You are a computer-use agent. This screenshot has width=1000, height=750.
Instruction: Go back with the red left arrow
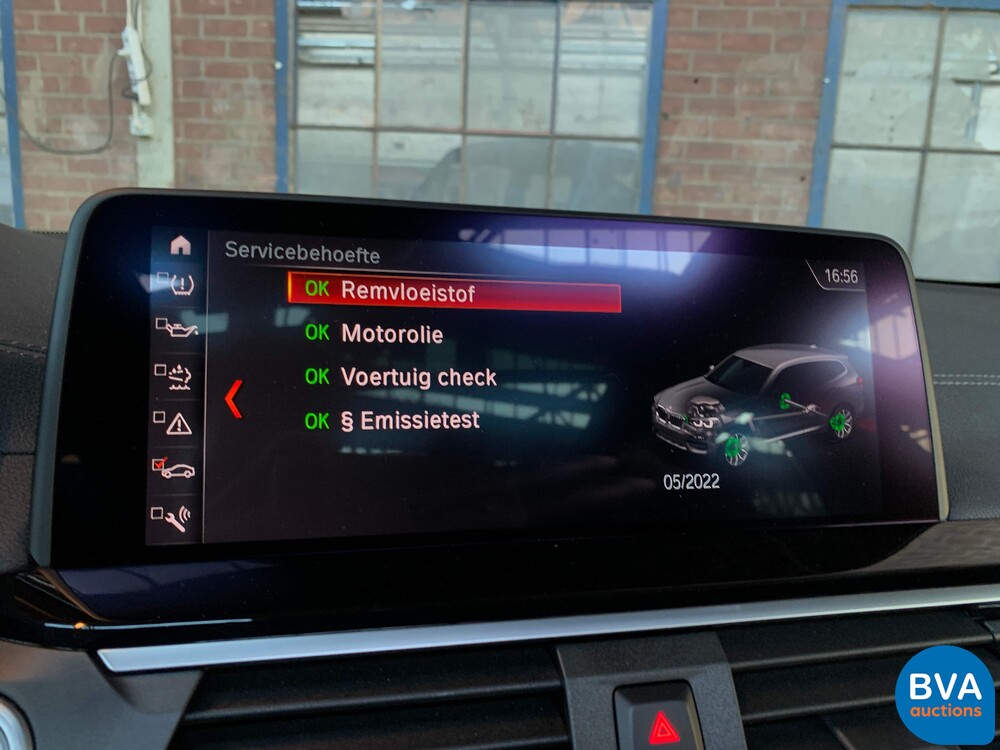tap(233, 398)
